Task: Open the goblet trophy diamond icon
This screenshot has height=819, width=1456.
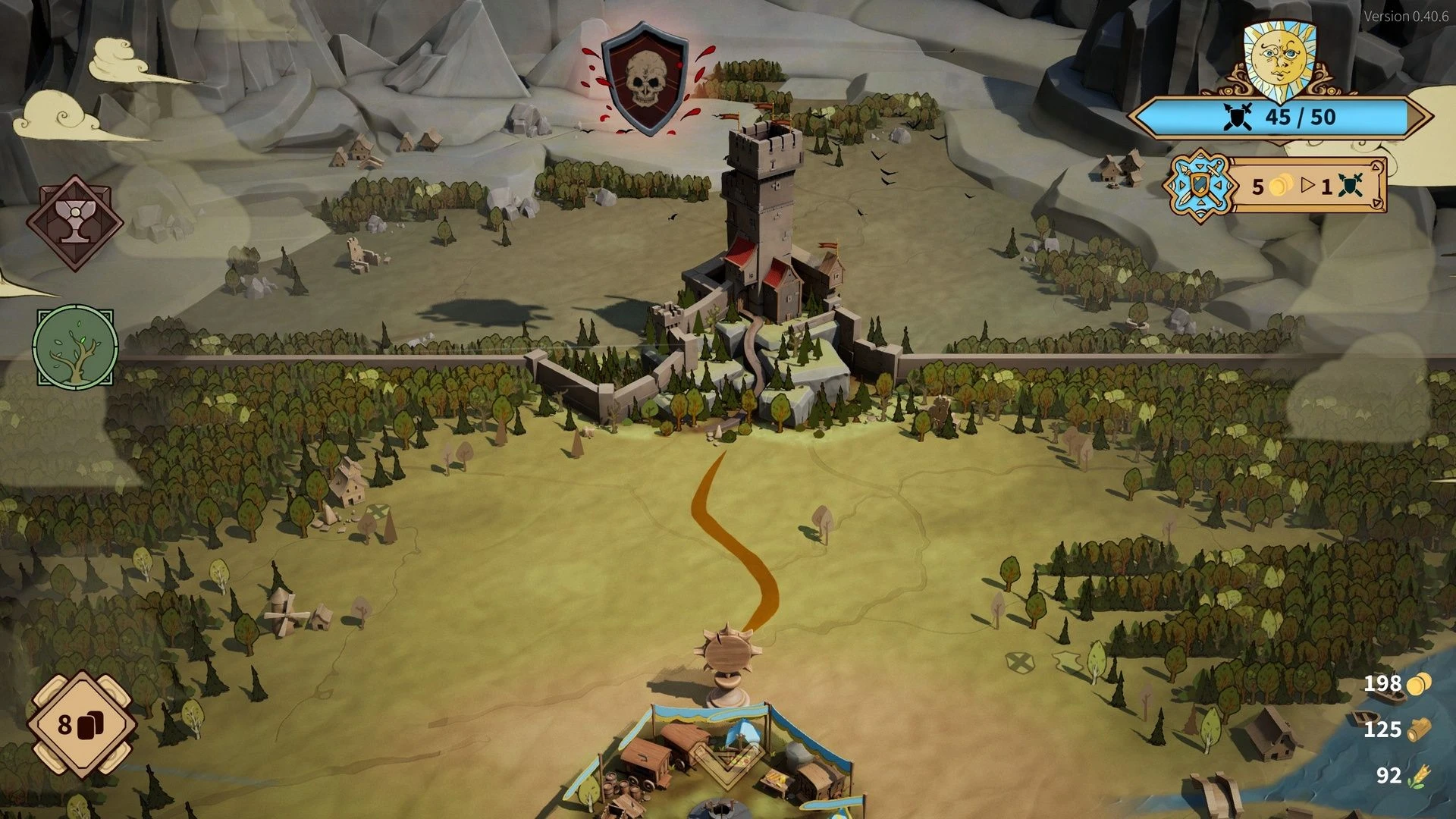Action: click(74, 222)
